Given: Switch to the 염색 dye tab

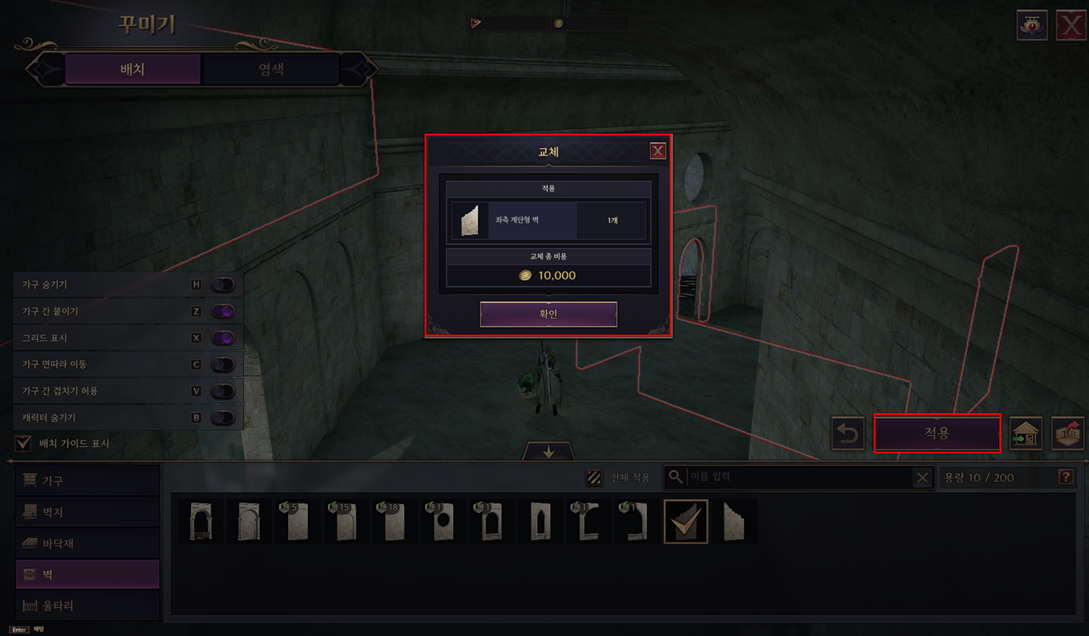Looking at the screenshot, I should [270, 69].
